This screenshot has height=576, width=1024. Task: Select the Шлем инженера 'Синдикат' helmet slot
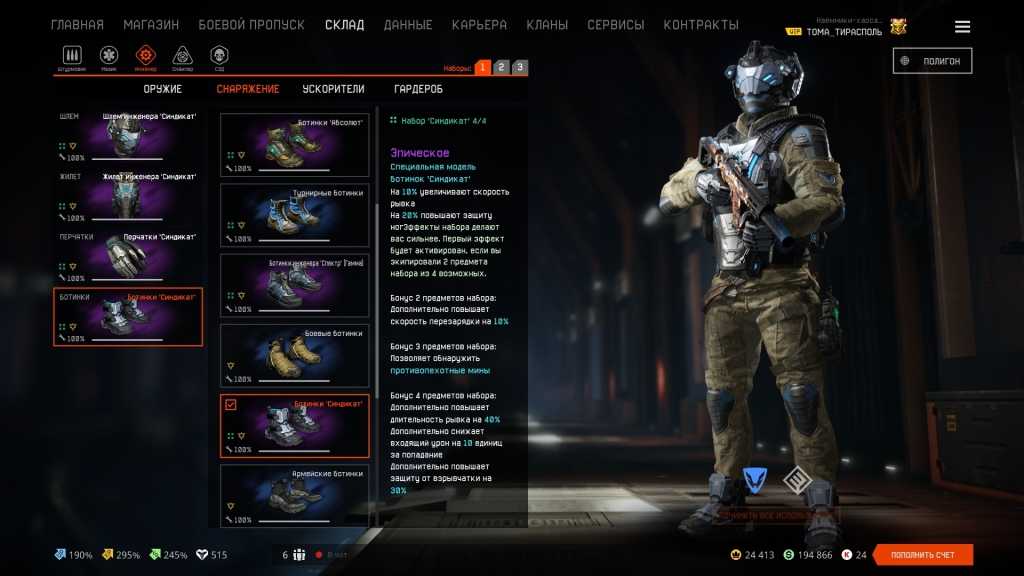click(128, 135)
